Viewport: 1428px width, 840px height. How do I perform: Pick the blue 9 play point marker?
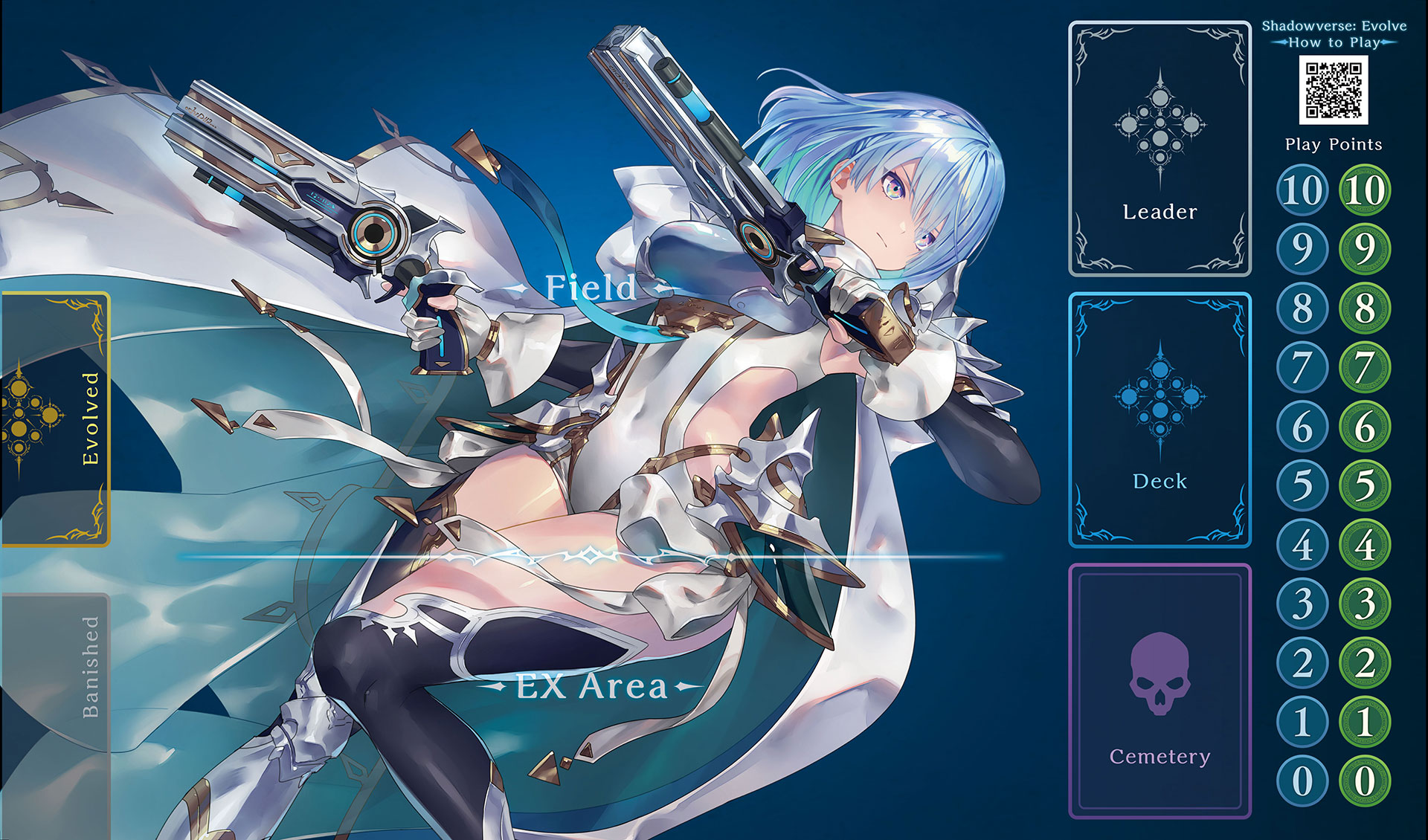pyautogui.click(x=1302, y=248)
